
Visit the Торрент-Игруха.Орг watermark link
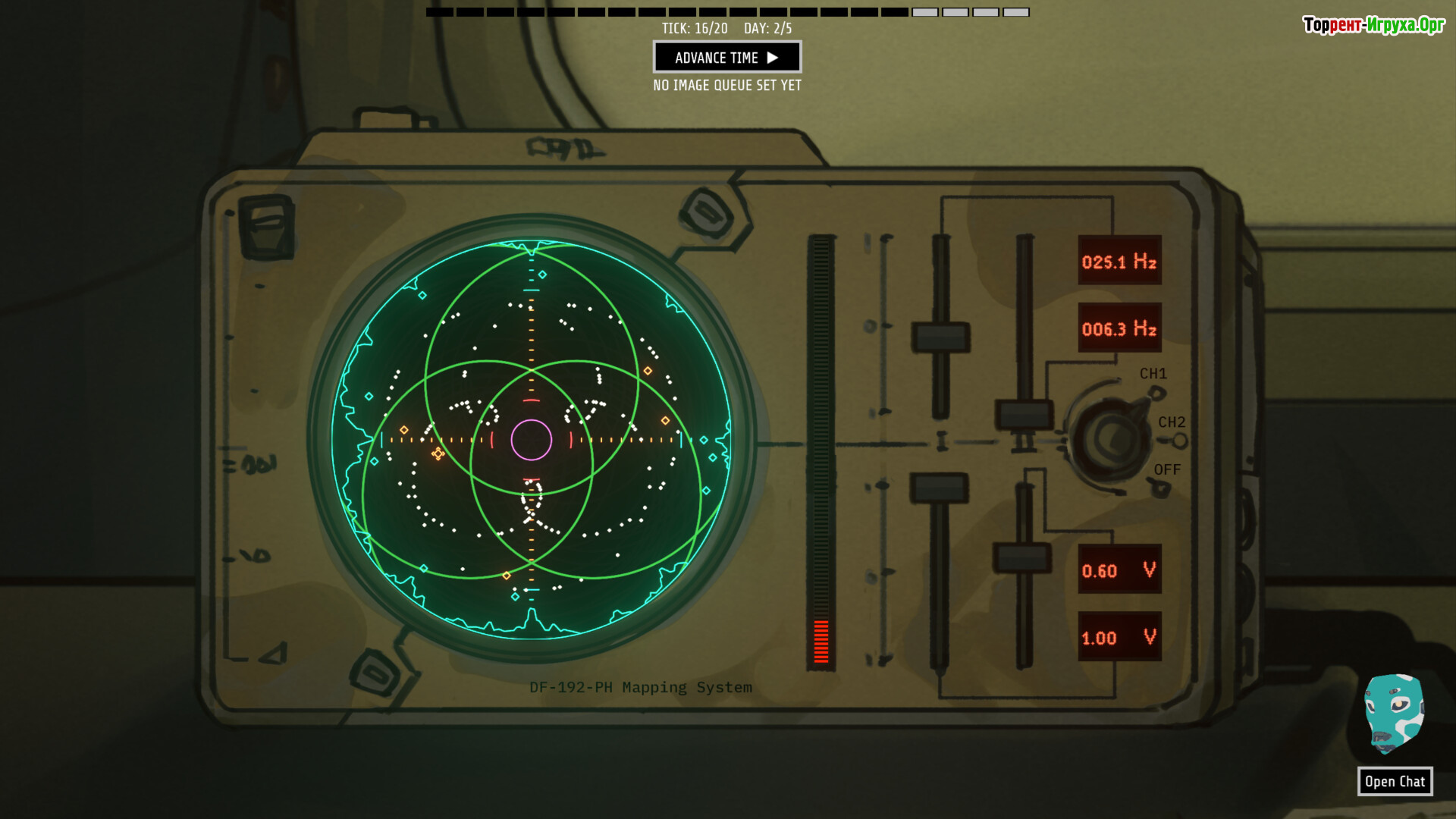click(1373, 25)
